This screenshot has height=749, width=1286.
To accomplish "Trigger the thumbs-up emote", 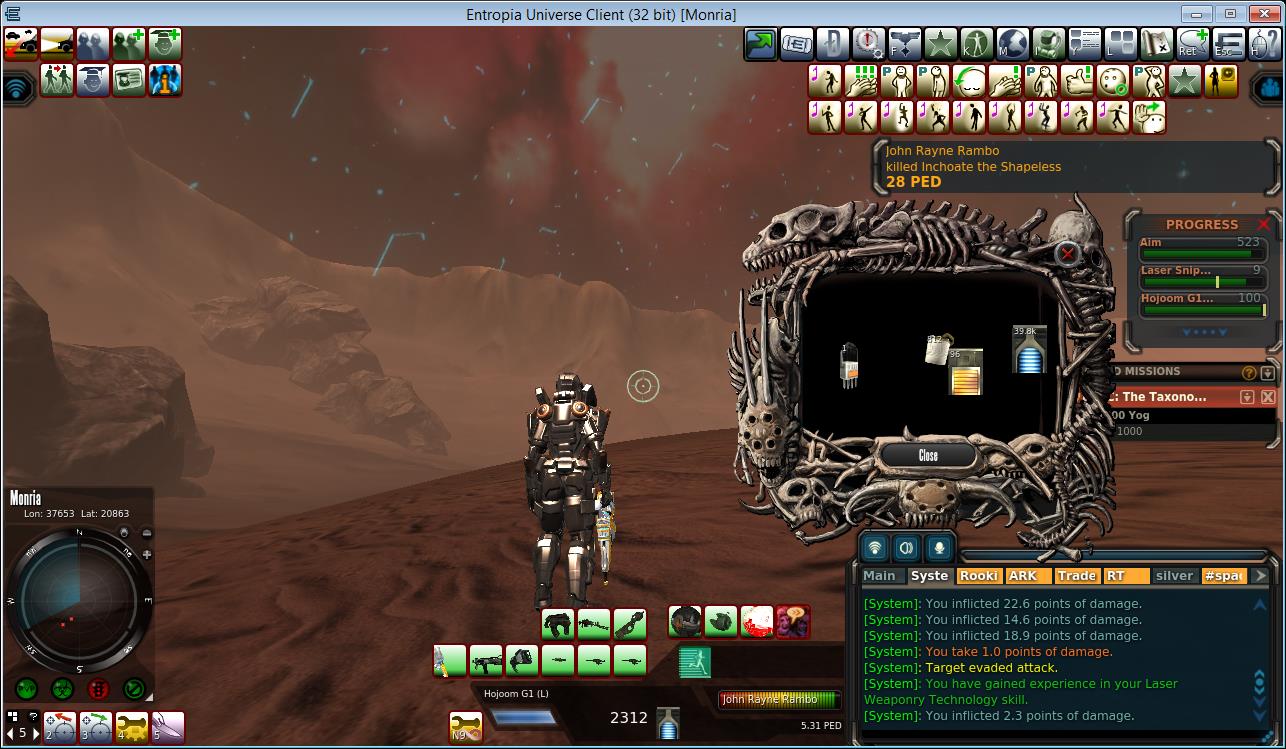I will click(x=1077, y=81).
